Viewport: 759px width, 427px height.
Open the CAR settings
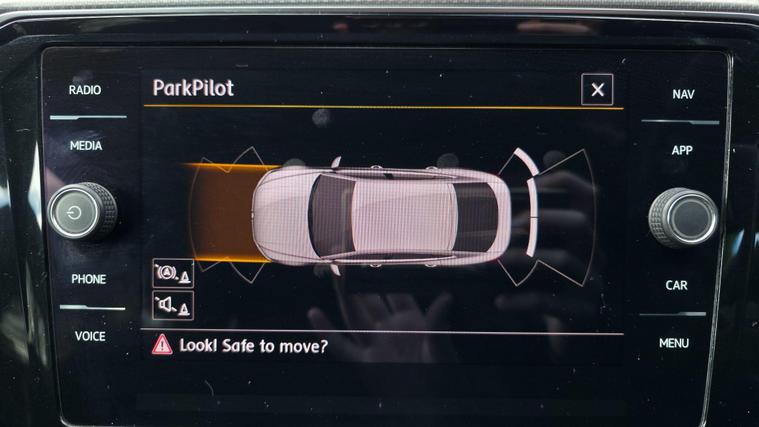[x=677, y=285]
